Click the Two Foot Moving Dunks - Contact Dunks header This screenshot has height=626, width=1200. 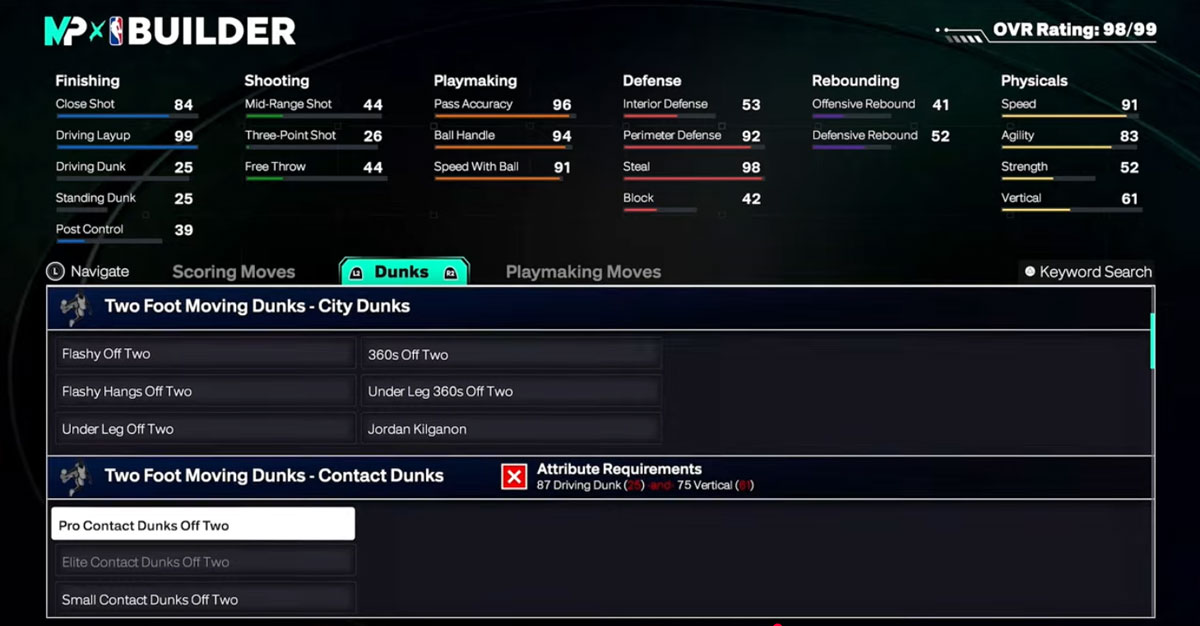(274, 476)
